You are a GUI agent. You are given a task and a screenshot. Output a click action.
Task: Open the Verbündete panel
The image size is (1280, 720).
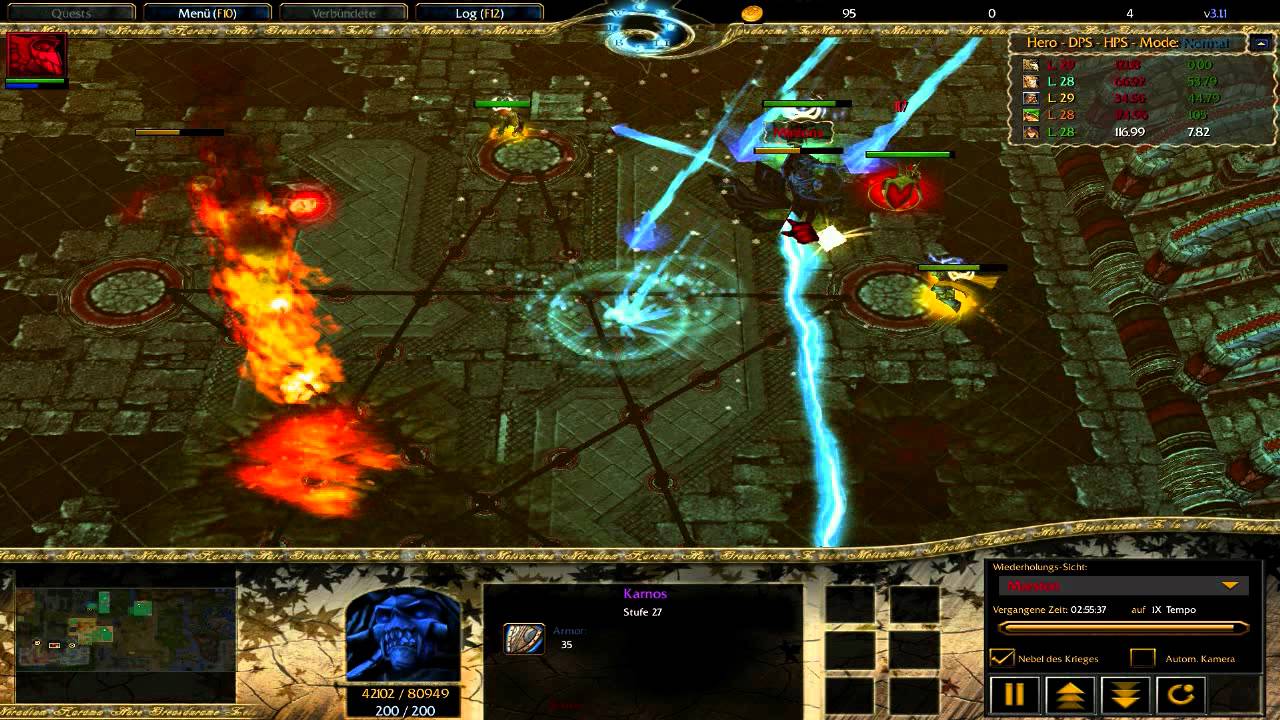point(343,13)
